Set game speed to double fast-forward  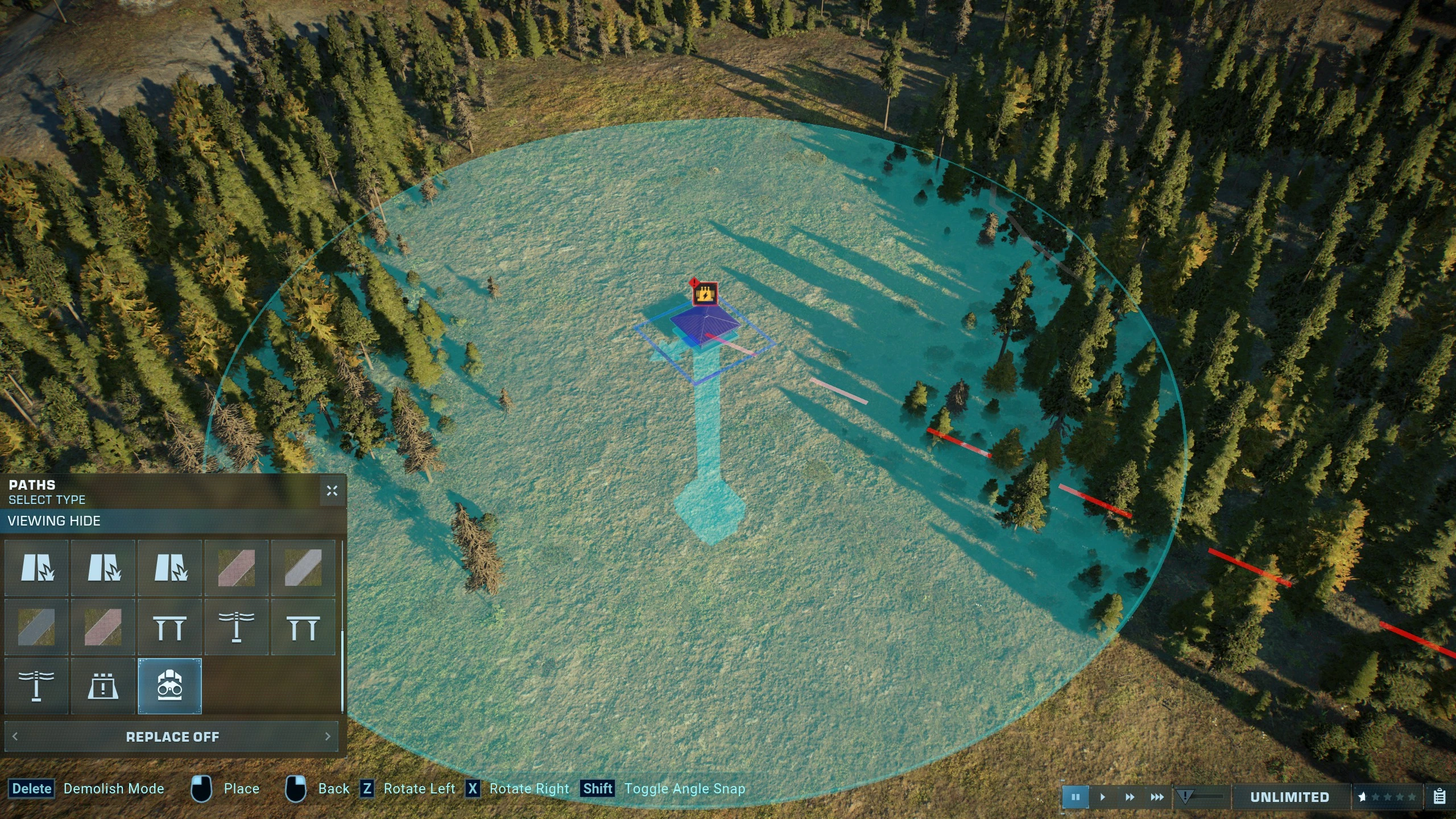coord(1130,797)
